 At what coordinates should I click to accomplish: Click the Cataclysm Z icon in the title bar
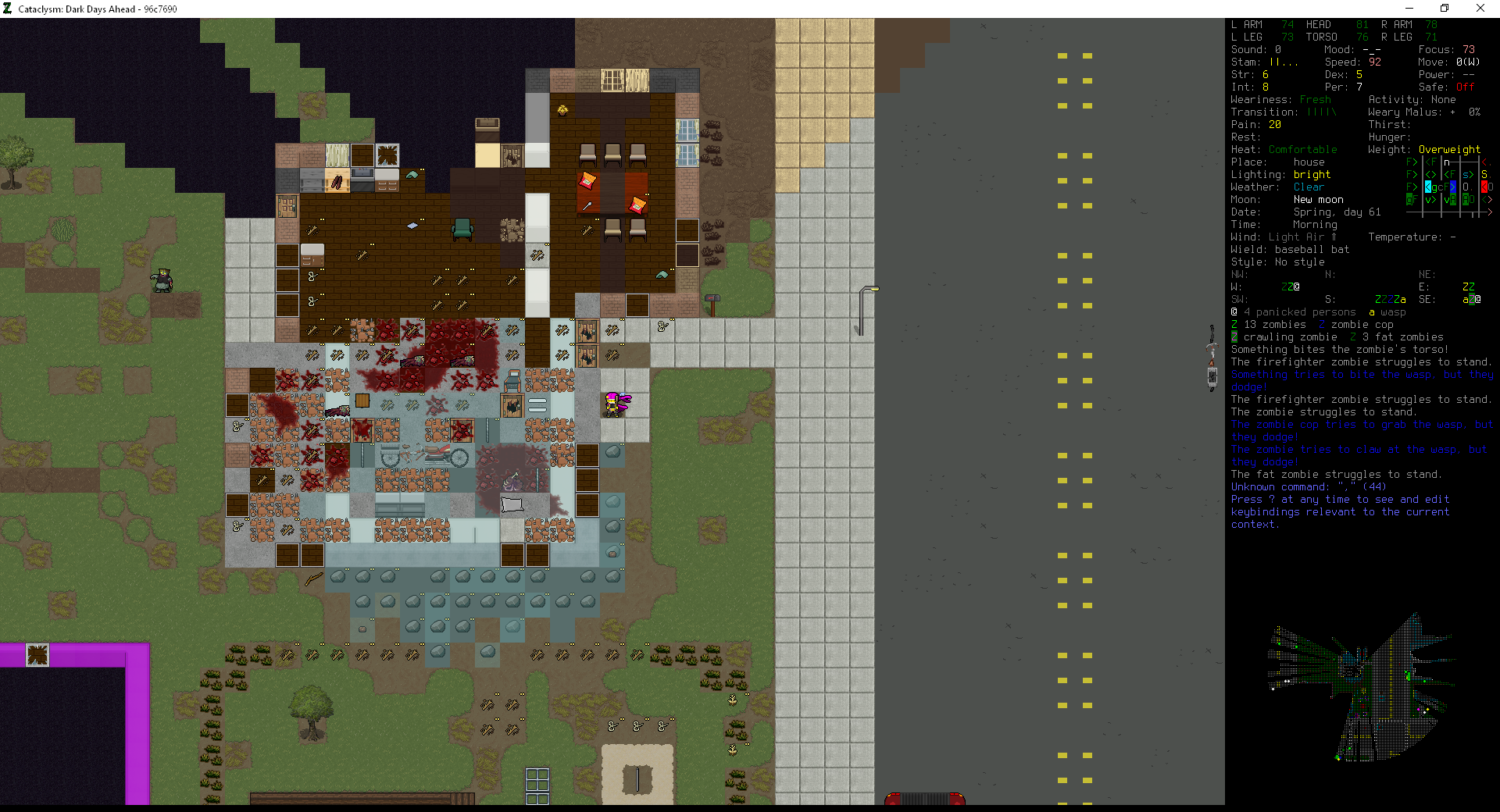click(9, 9)
